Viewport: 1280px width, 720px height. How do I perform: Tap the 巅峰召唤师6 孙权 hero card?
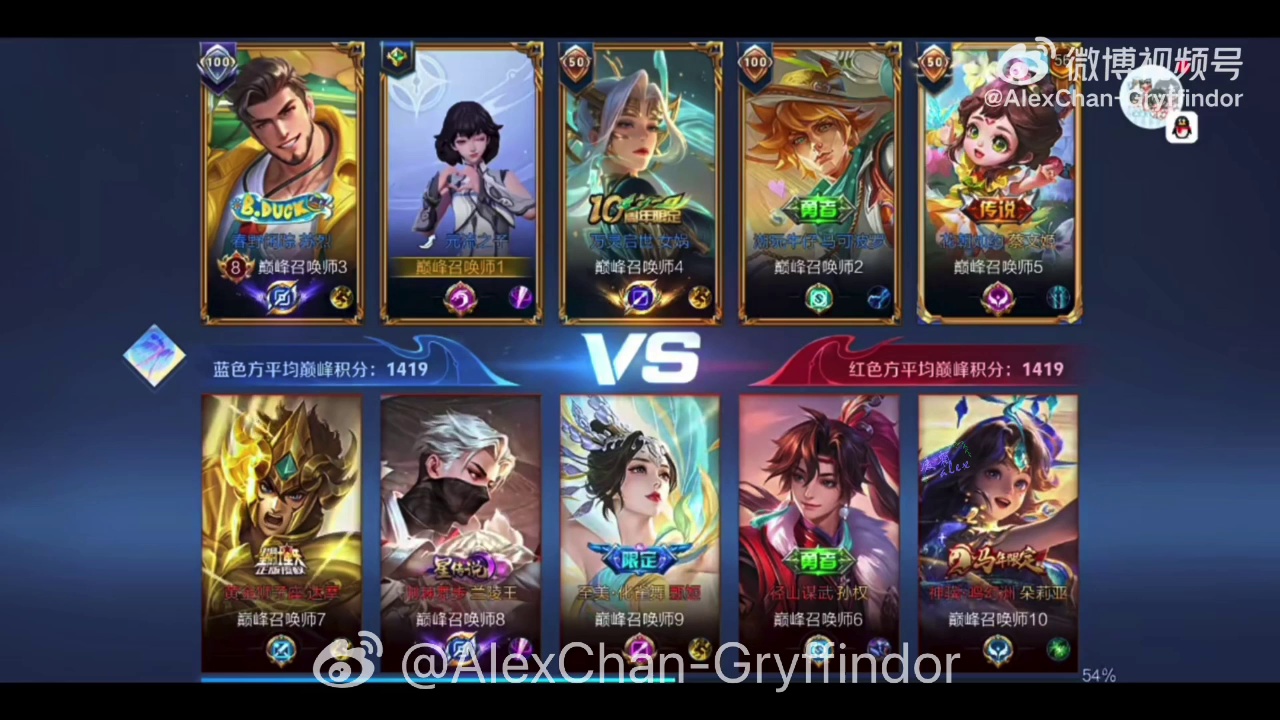[x=819, y=530]
